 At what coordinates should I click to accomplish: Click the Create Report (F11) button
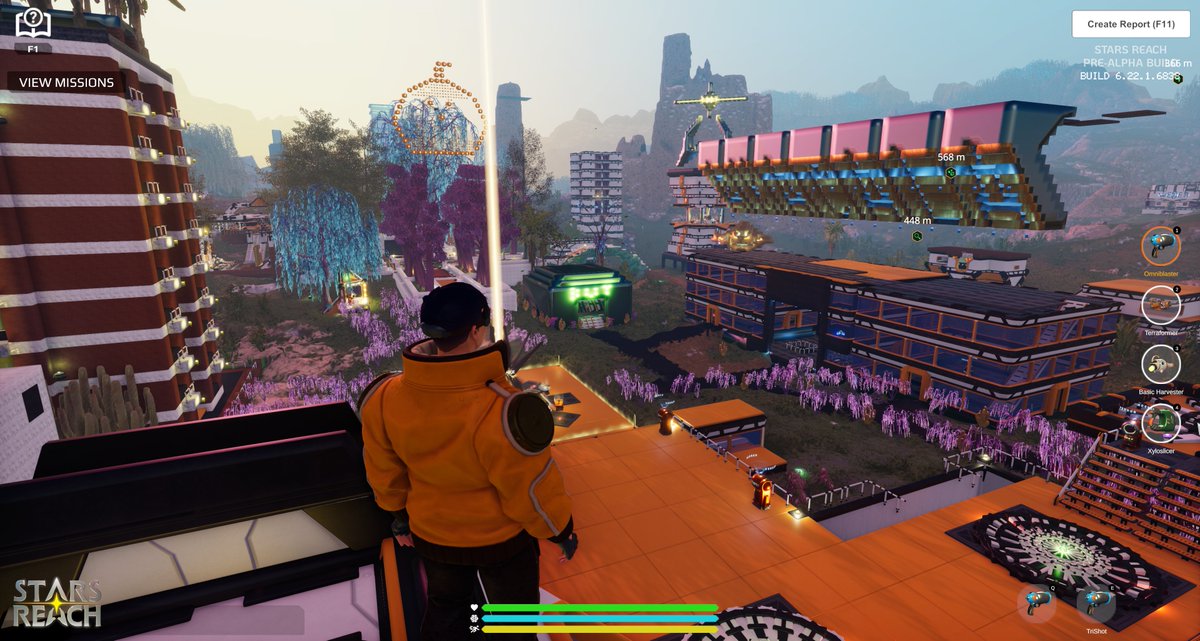[1130, 24]
